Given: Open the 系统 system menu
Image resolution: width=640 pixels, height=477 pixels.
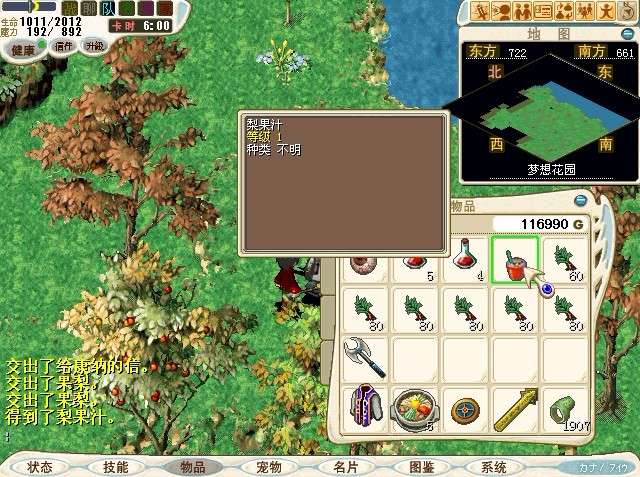Looking at the screenshot, I should [494, 467].
